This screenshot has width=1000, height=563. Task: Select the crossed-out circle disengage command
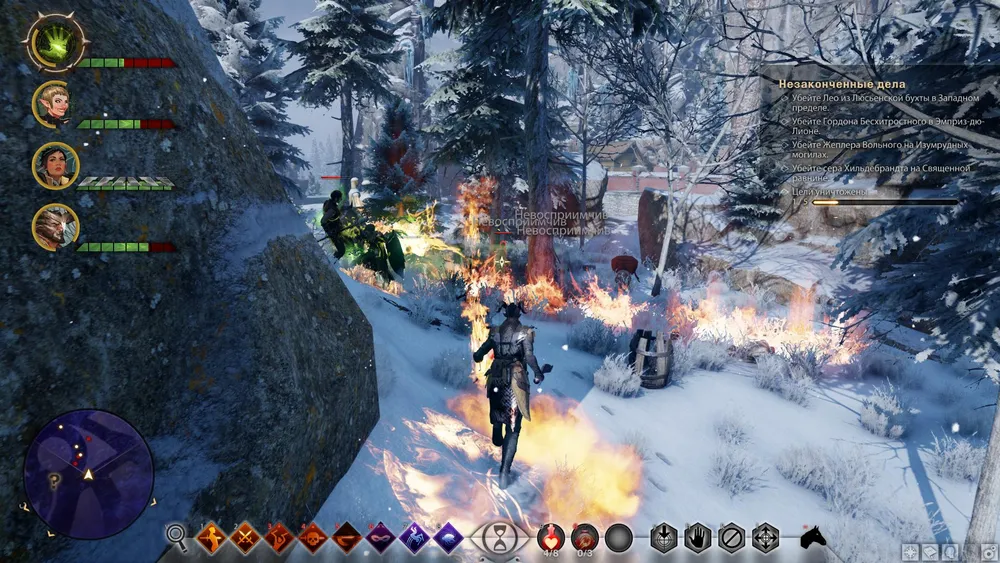732,538
